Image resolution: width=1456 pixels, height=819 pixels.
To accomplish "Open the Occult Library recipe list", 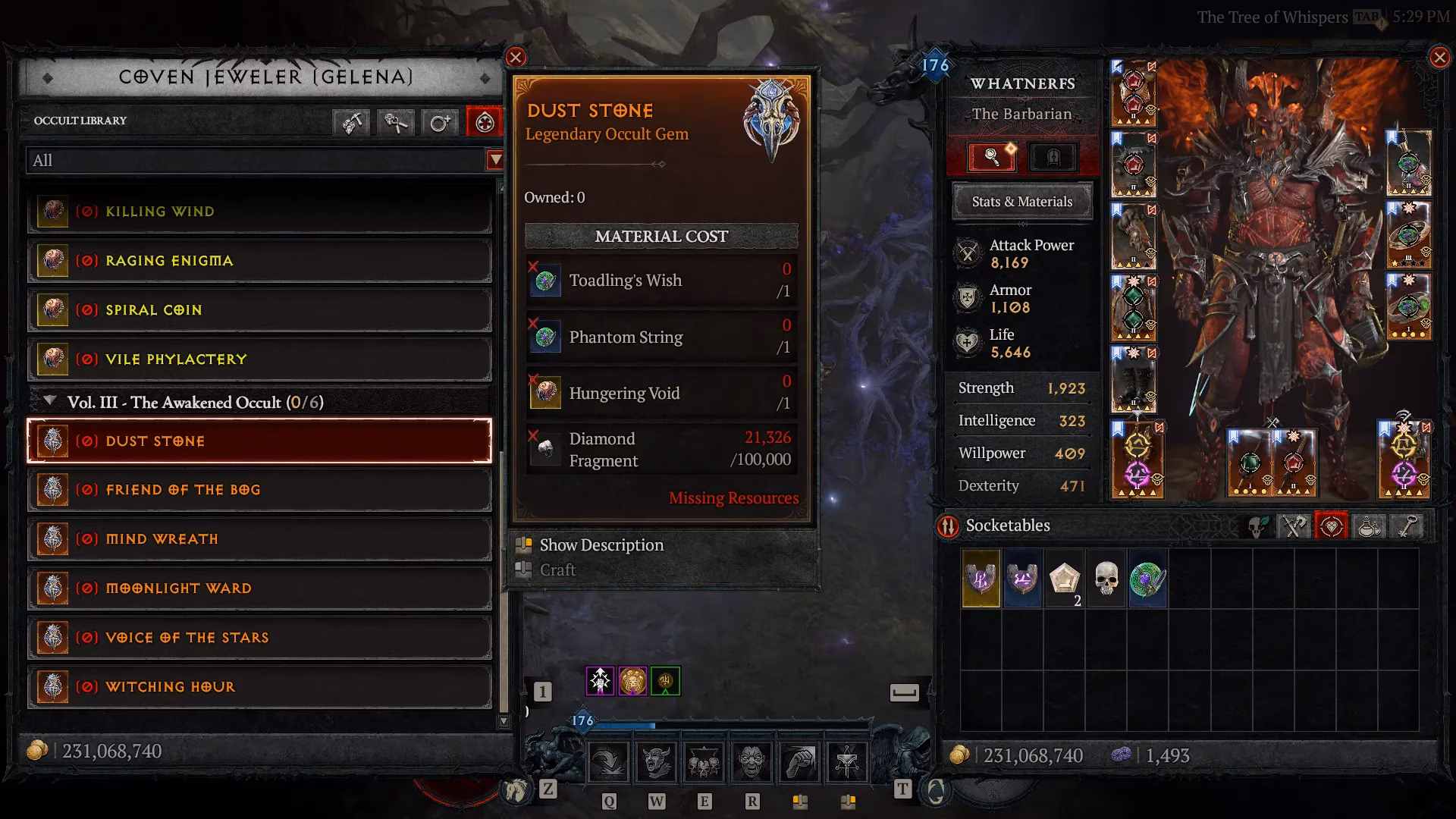I will point(80,121).
